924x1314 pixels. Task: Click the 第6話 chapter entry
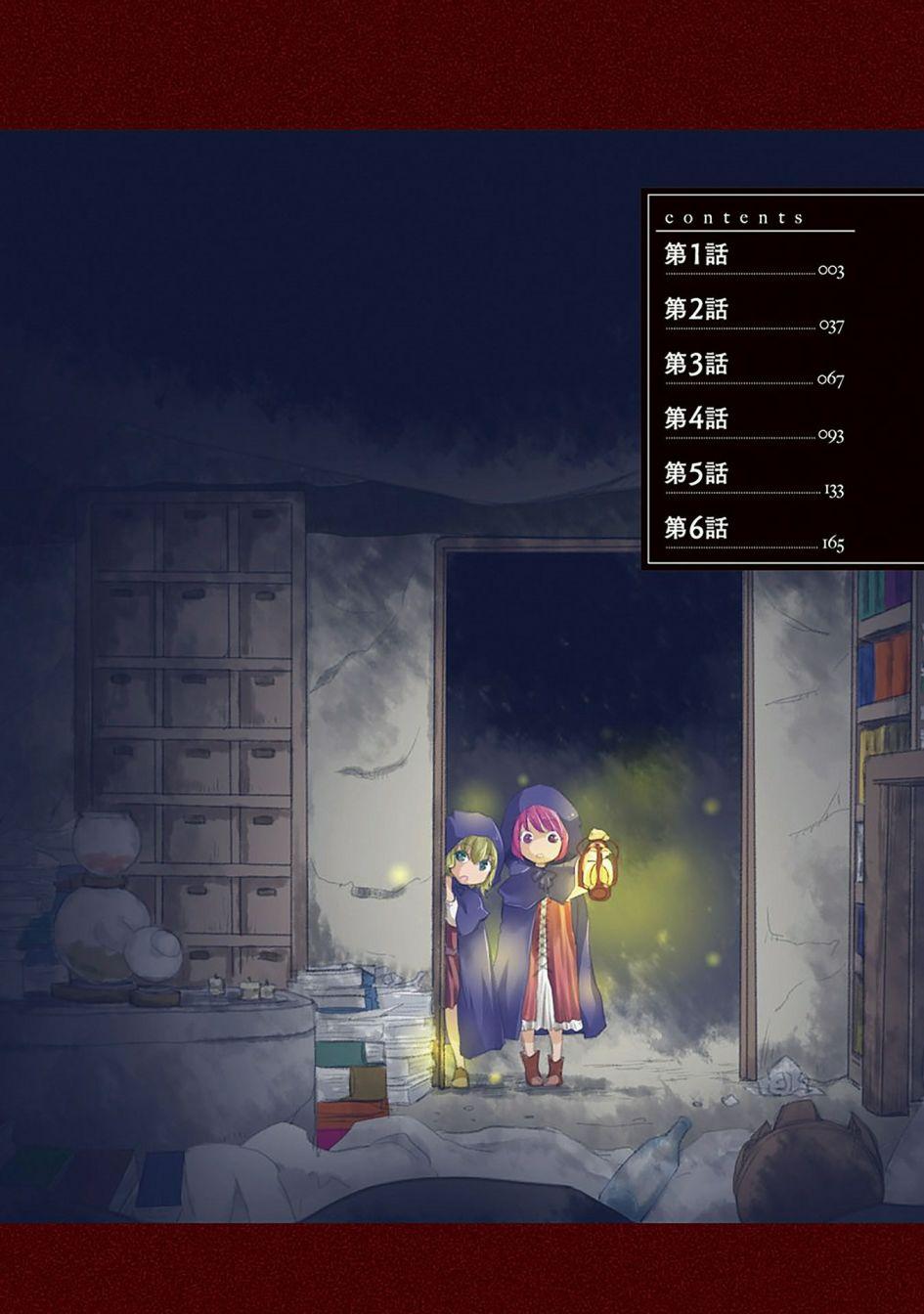pos(696,529)
